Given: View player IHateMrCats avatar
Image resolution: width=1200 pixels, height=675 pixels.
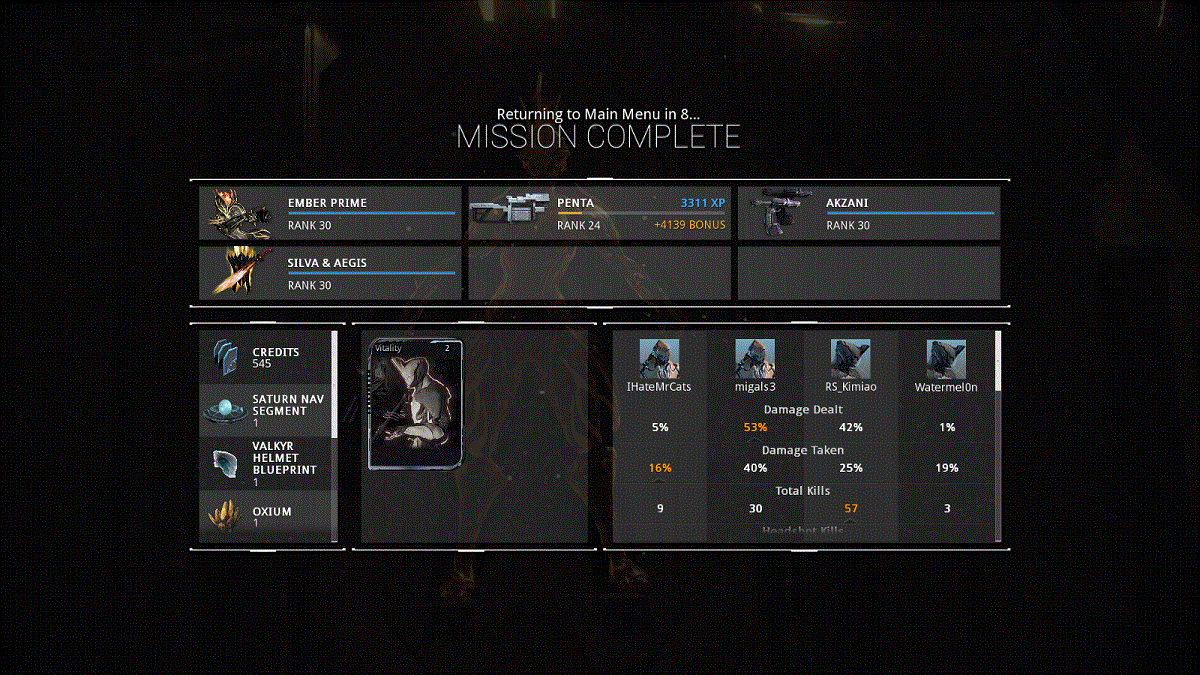Looking at the screenshot, I should [659, 358].
